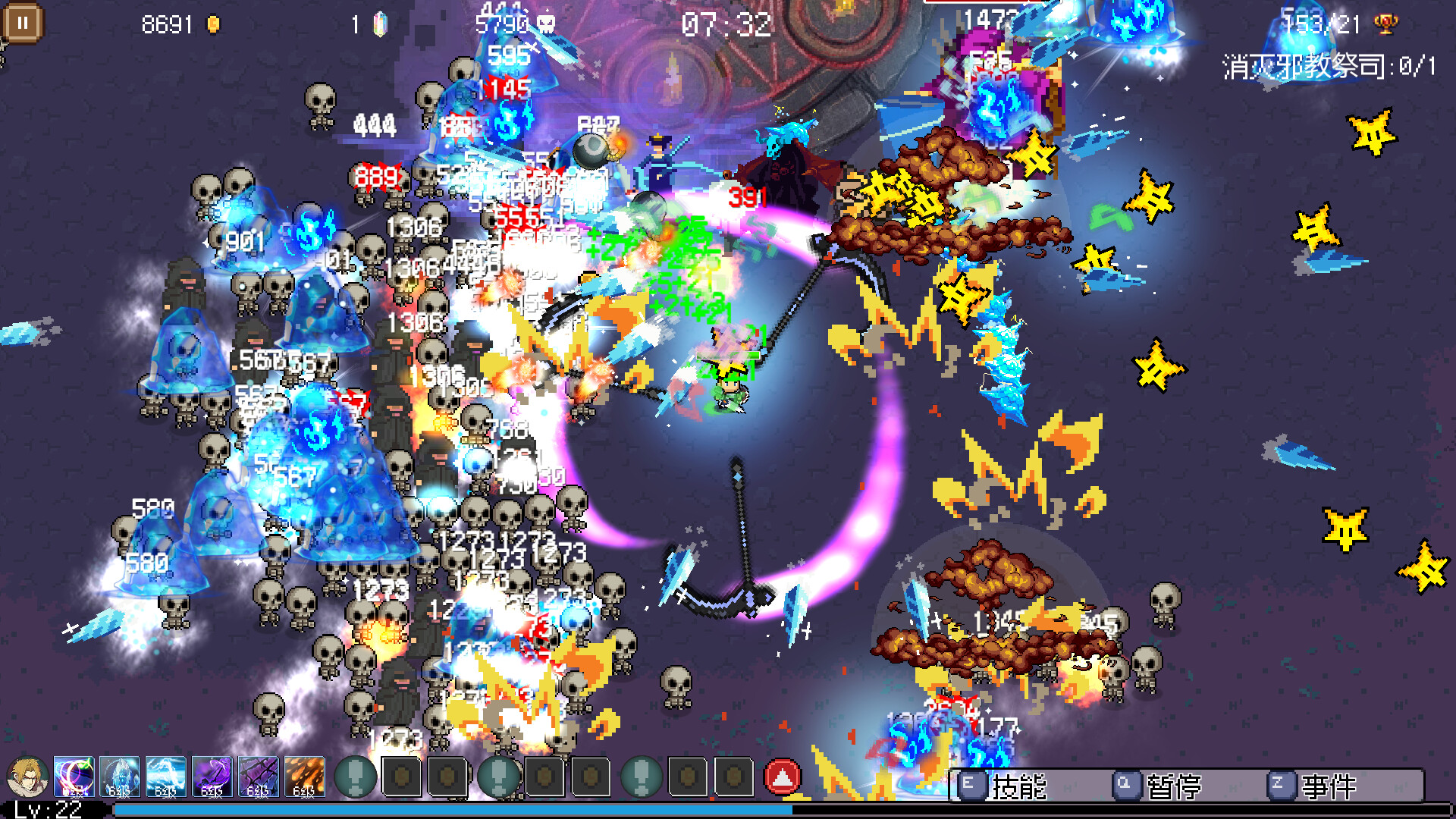Select the purple scythe skill icon
The width and height of the screenshot is (1456, 819).
click(x=211, y=775)
